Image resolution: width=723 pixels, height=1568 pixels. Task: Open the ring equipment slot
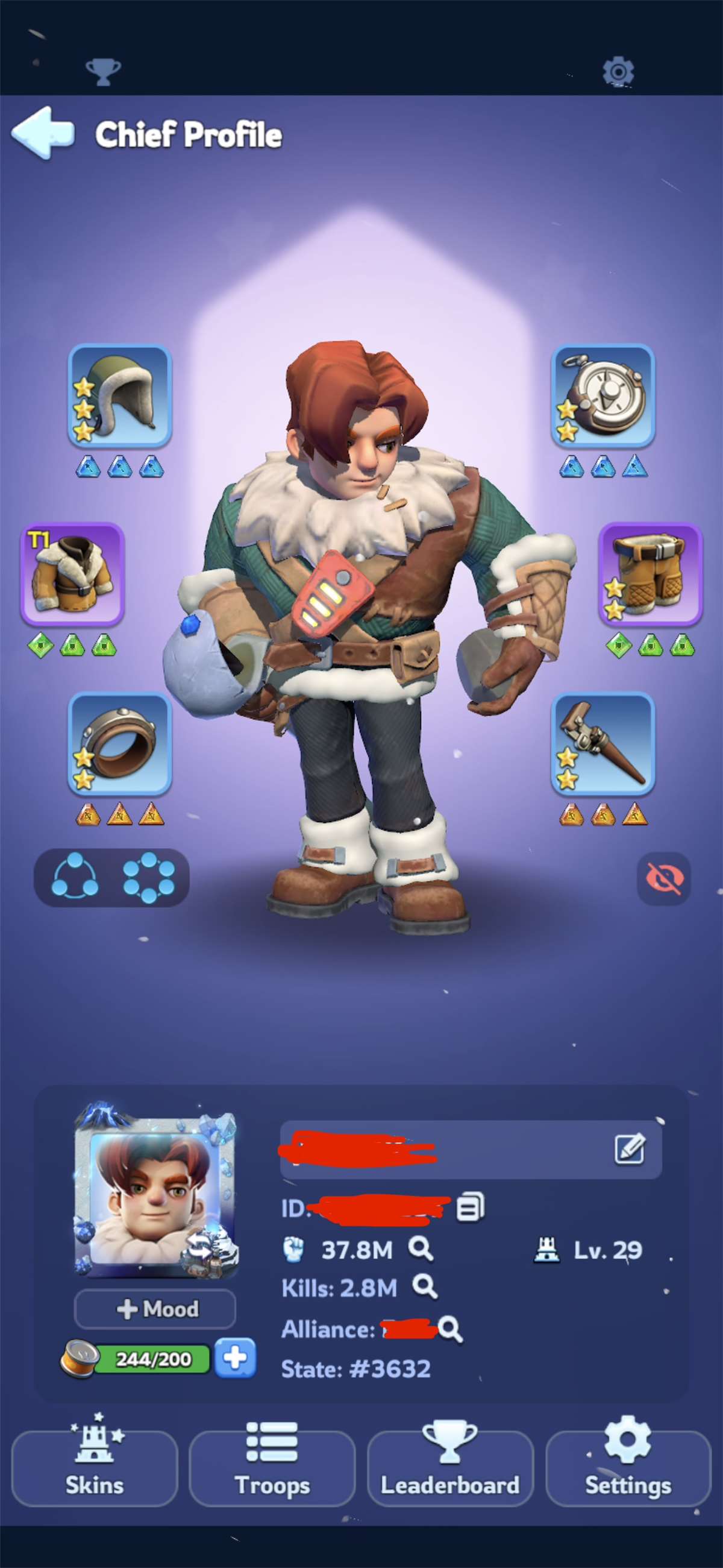coord(120,744)
